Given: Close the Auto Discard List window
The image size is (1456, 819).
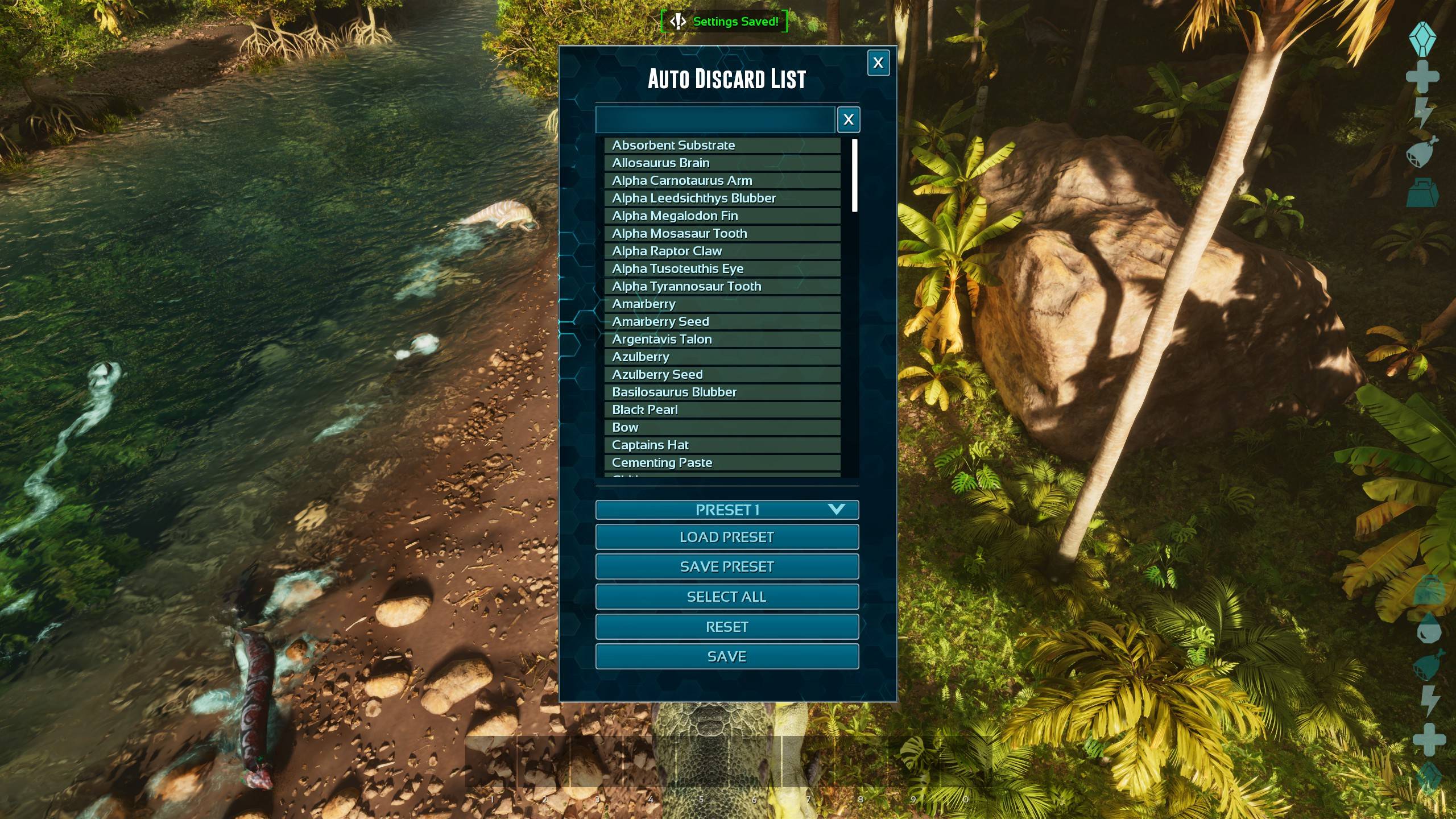Looking at the screenshot, I should pos(878,63).
